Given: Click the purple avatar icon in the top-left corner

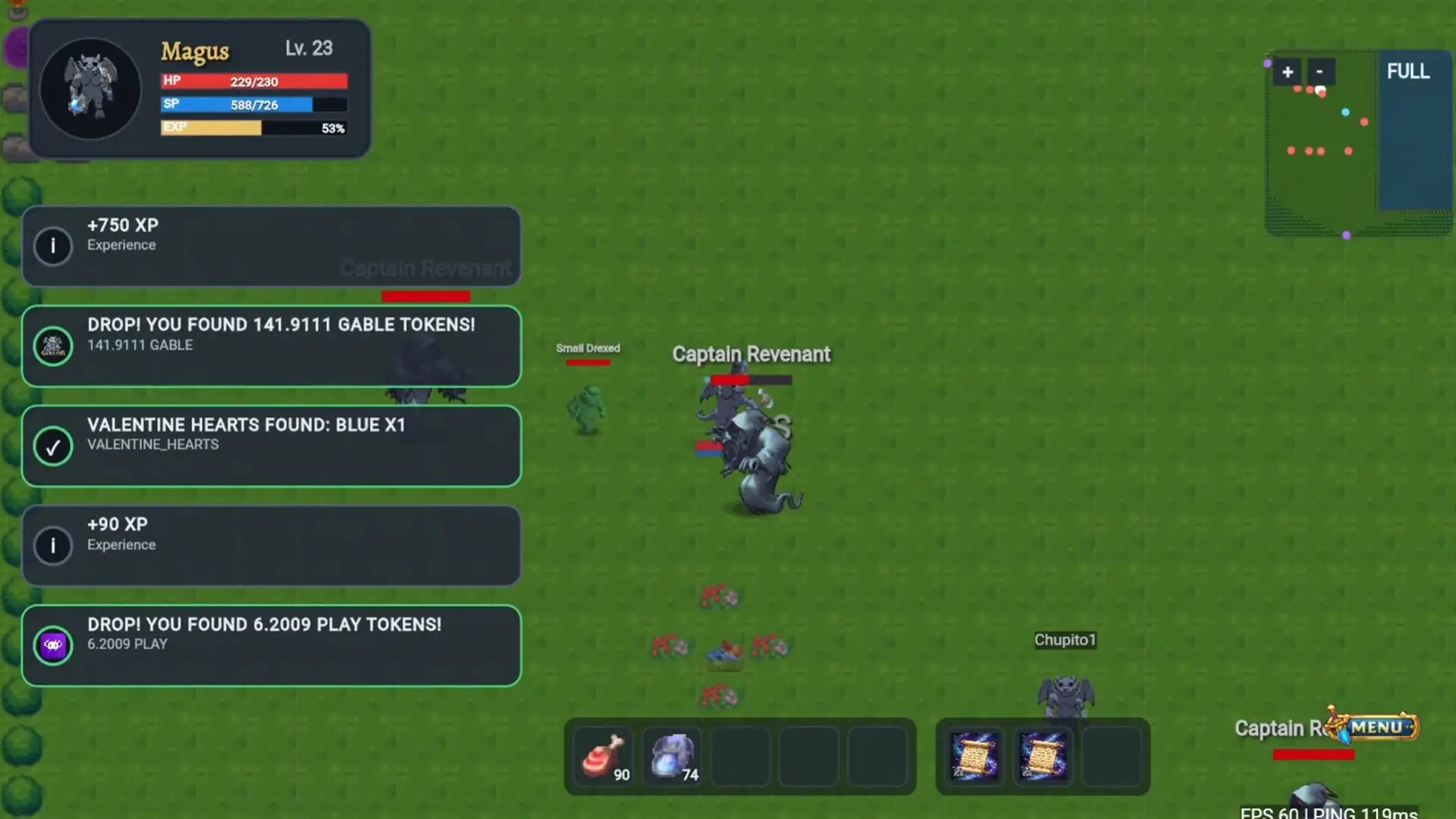Looking at the screenshot, I should [17, 48].
